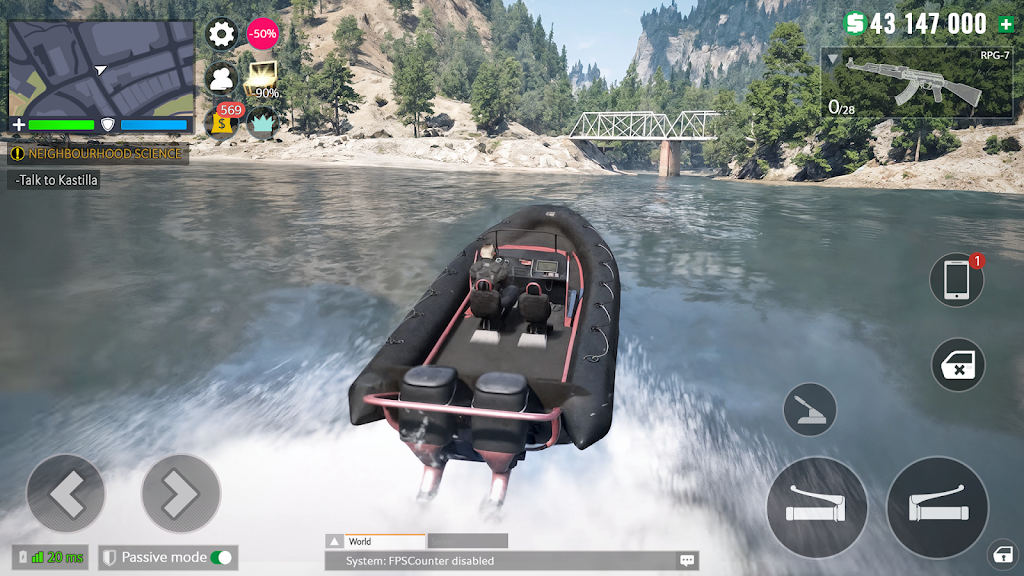The height and width of the screenshot is (576, 1024).
Task: Open chat with the speech bubble button
Action: click(687, 561)
